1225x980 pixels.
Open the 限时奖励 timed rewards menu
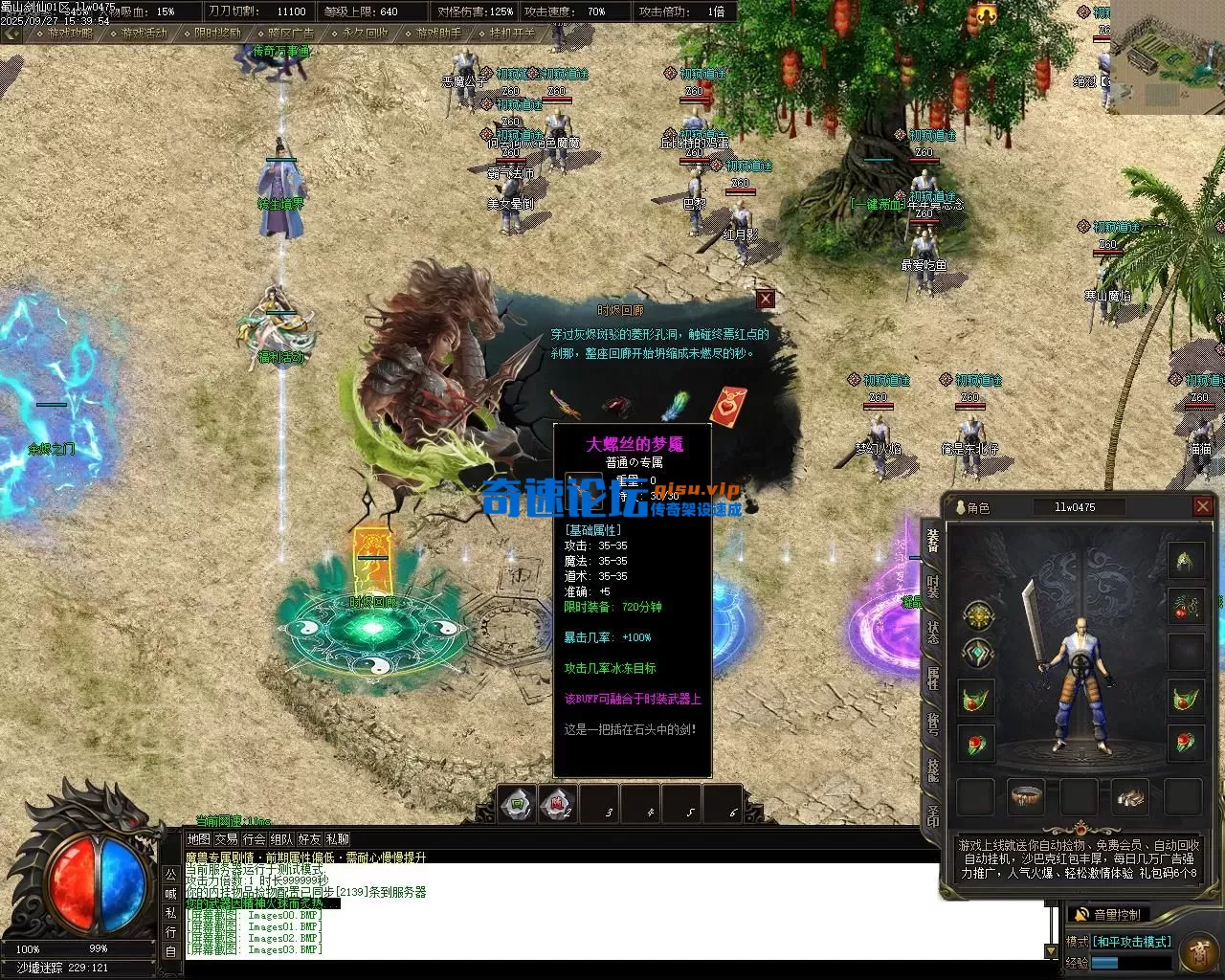217,33
